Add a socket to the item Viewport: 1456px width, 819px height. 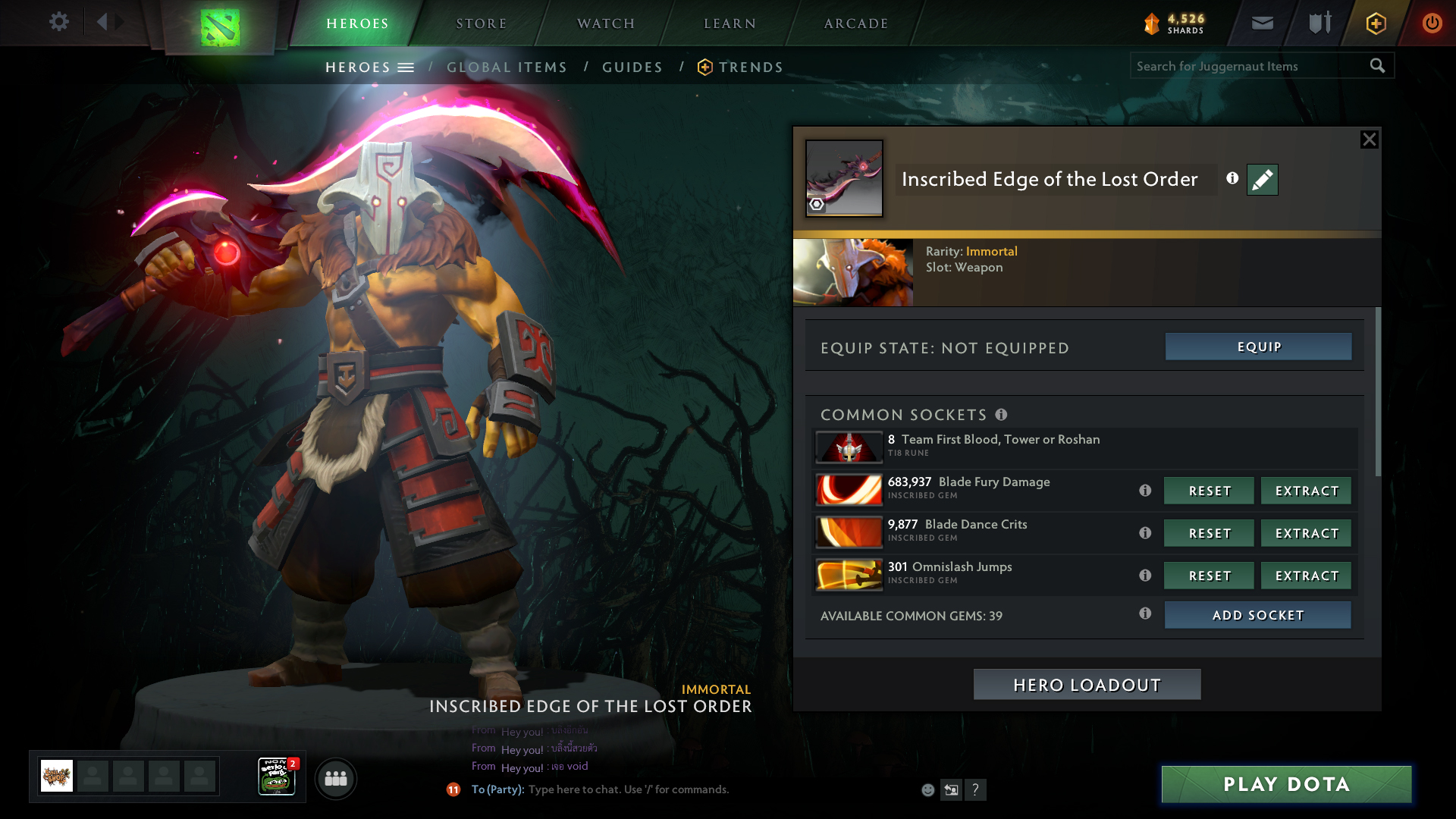1257,615
